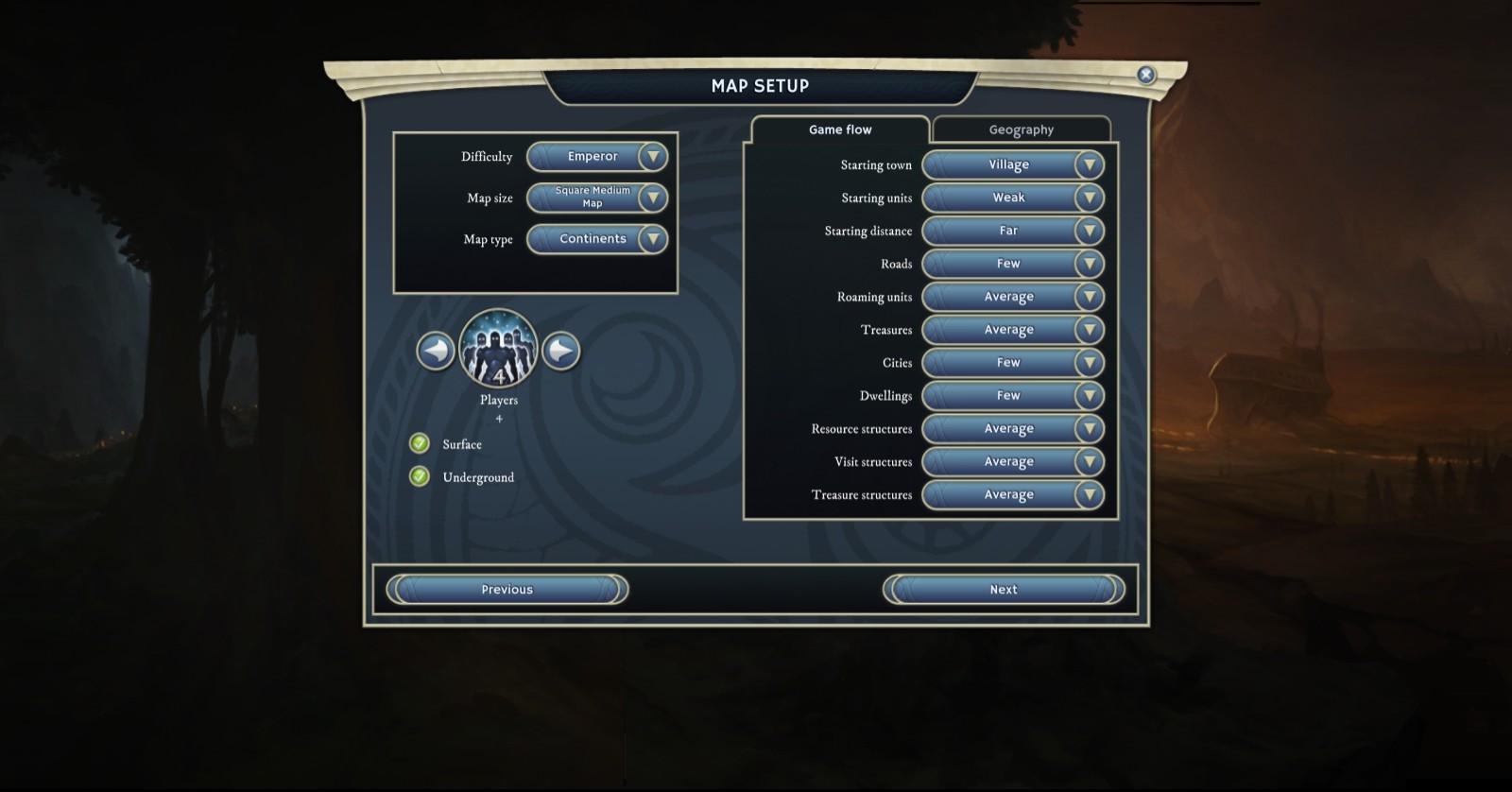Viewport: 1512px width, 792px height.
Task: Continue with the Next button
Action: point(1004,590)
